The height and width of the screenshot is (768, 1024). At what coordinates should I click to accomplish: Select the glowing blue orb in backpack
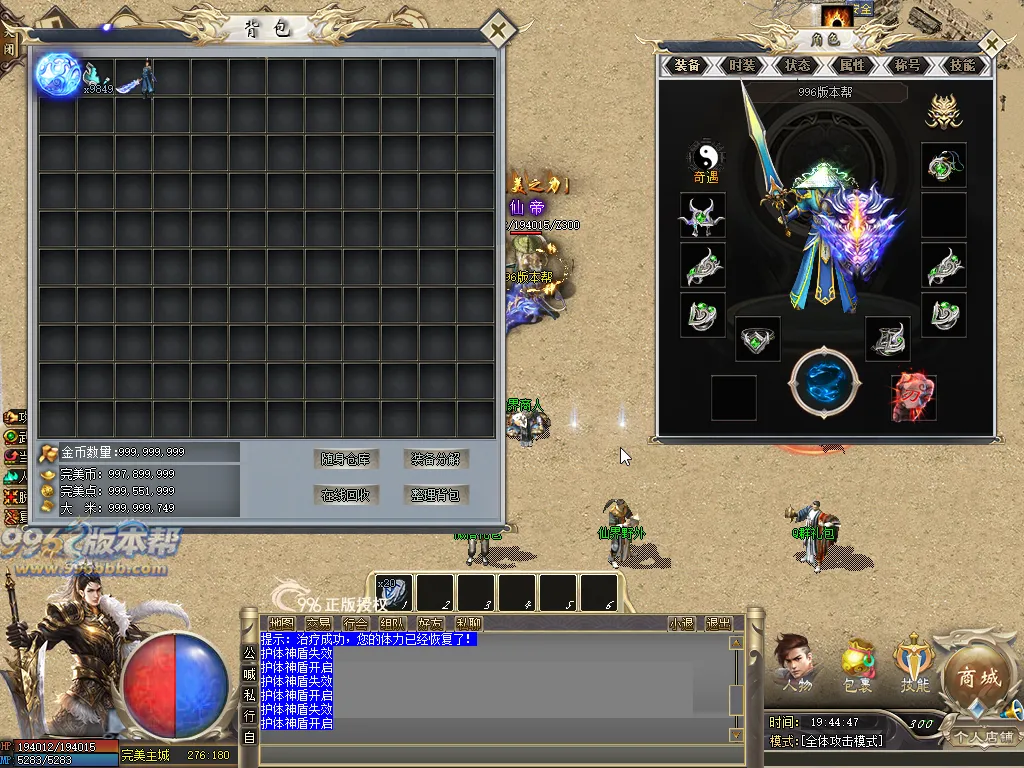pyautogui.click(x=58, y=76)
